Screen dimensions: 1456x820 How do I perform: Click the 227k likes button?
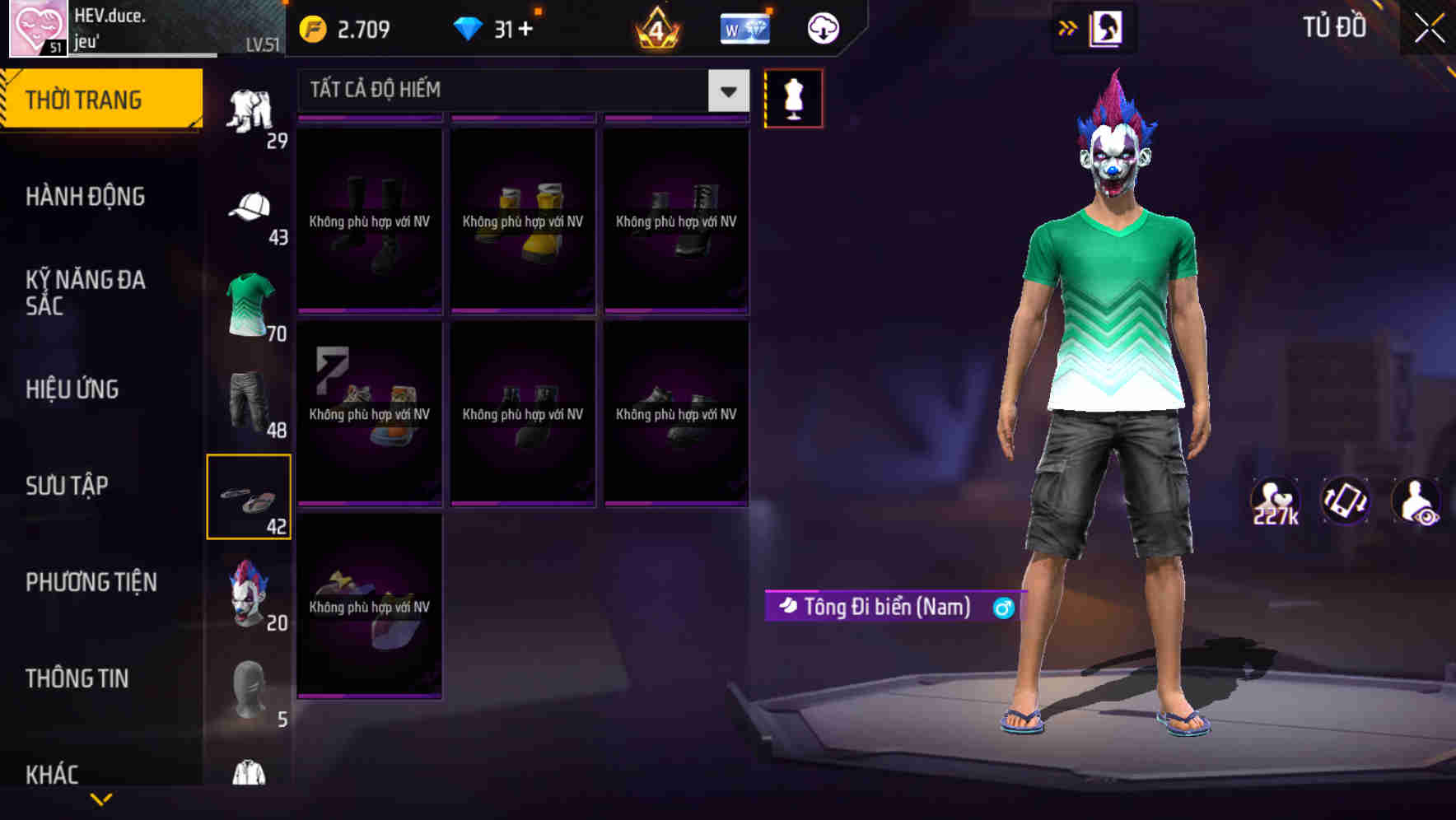tap(1274, 500)
